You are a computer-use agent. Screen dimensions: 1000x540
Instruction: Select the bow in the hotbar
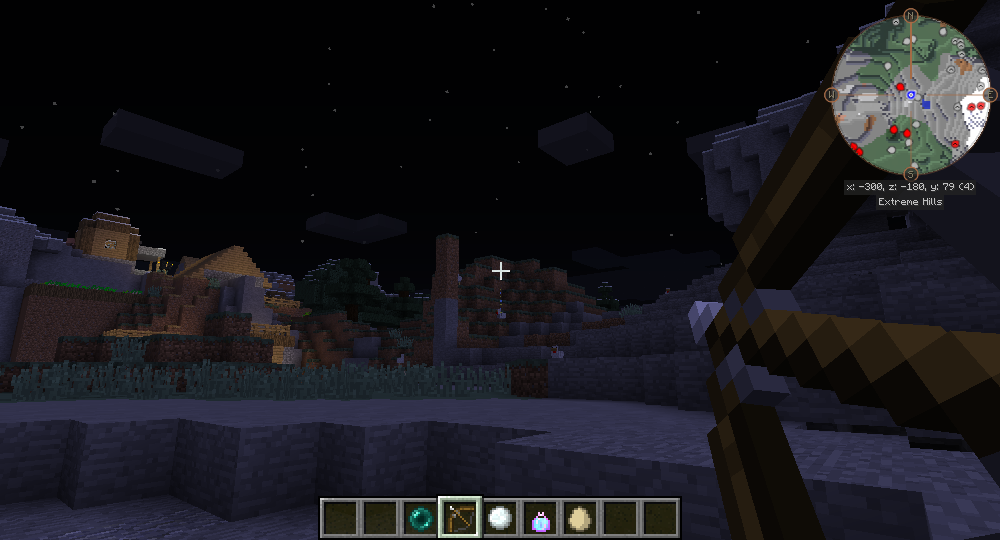[460, 517]
